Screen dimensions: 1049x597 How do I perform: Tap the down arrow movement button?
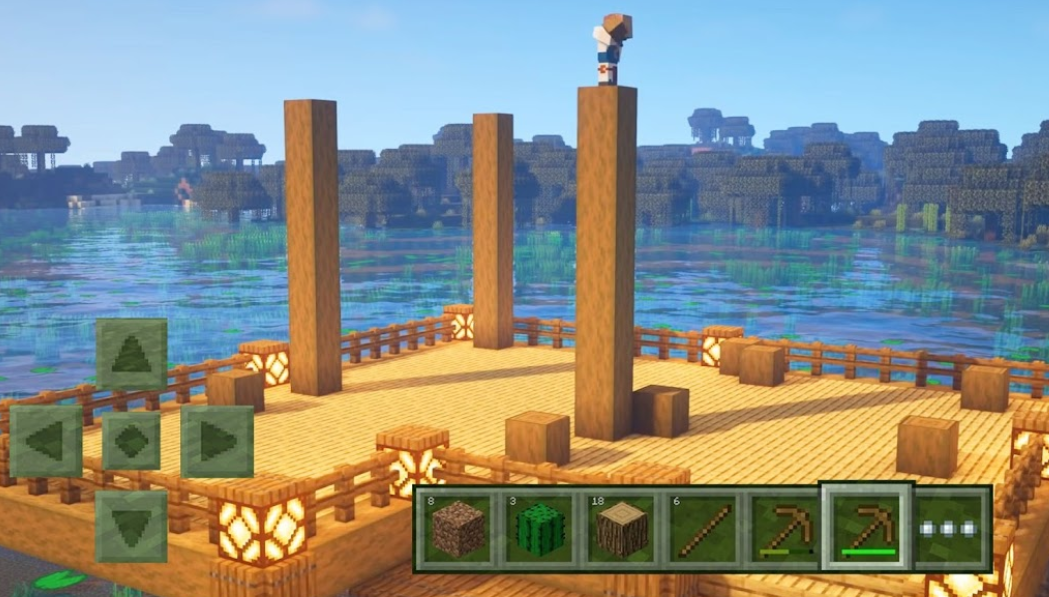pos(131,525)
